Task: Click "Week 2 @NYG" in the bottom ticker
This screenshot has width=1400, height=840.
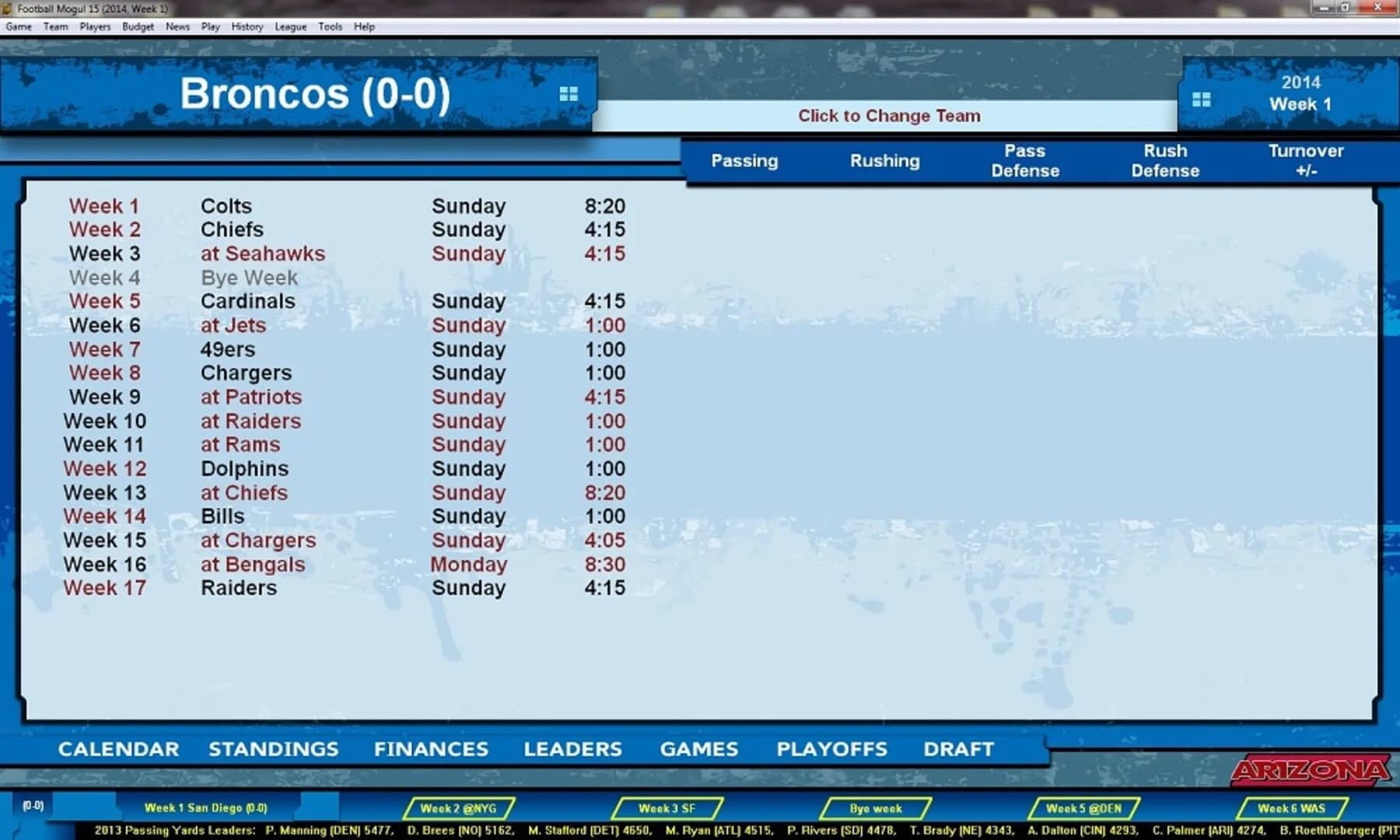Action: coord(460,808)
